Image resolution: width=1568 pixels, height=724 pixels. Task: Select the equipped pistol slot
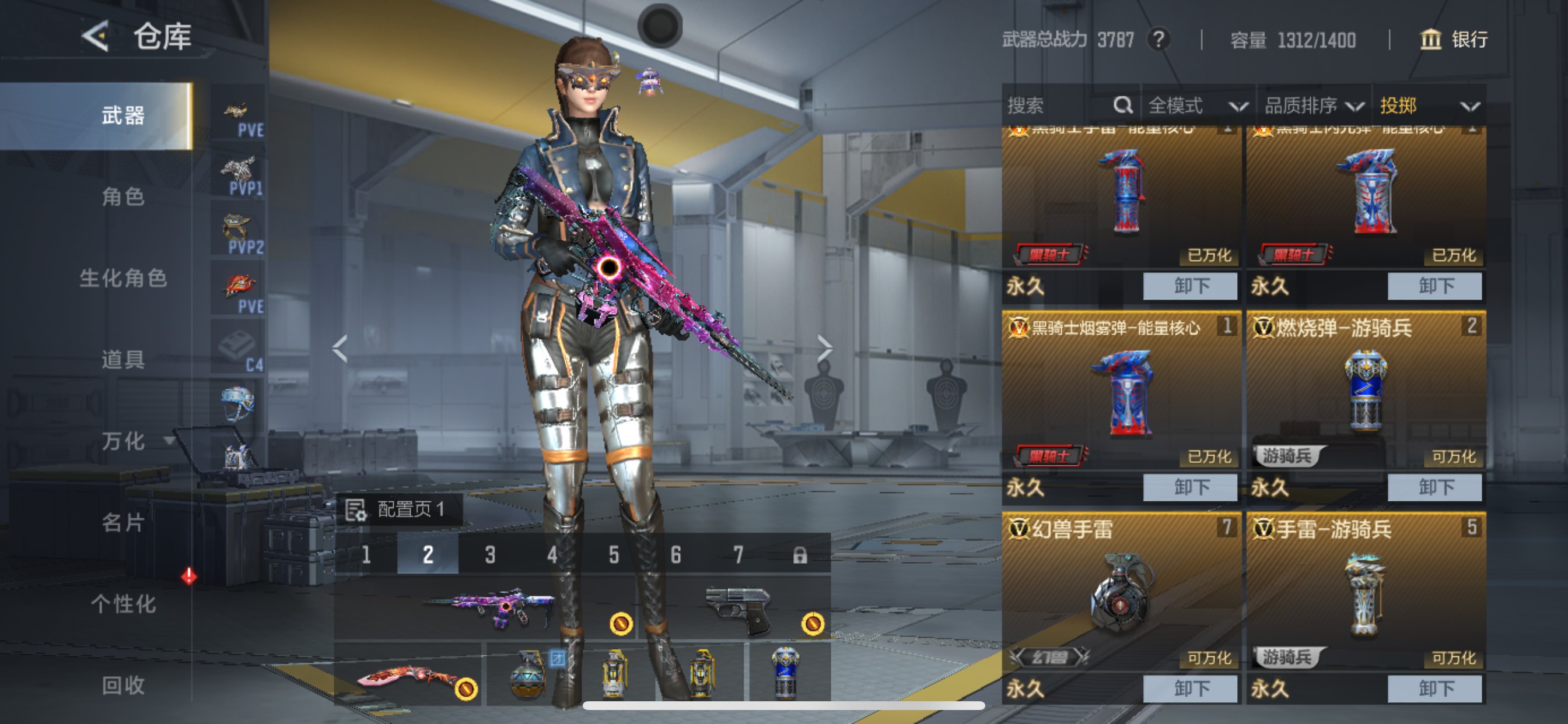(x=738, y=609)
